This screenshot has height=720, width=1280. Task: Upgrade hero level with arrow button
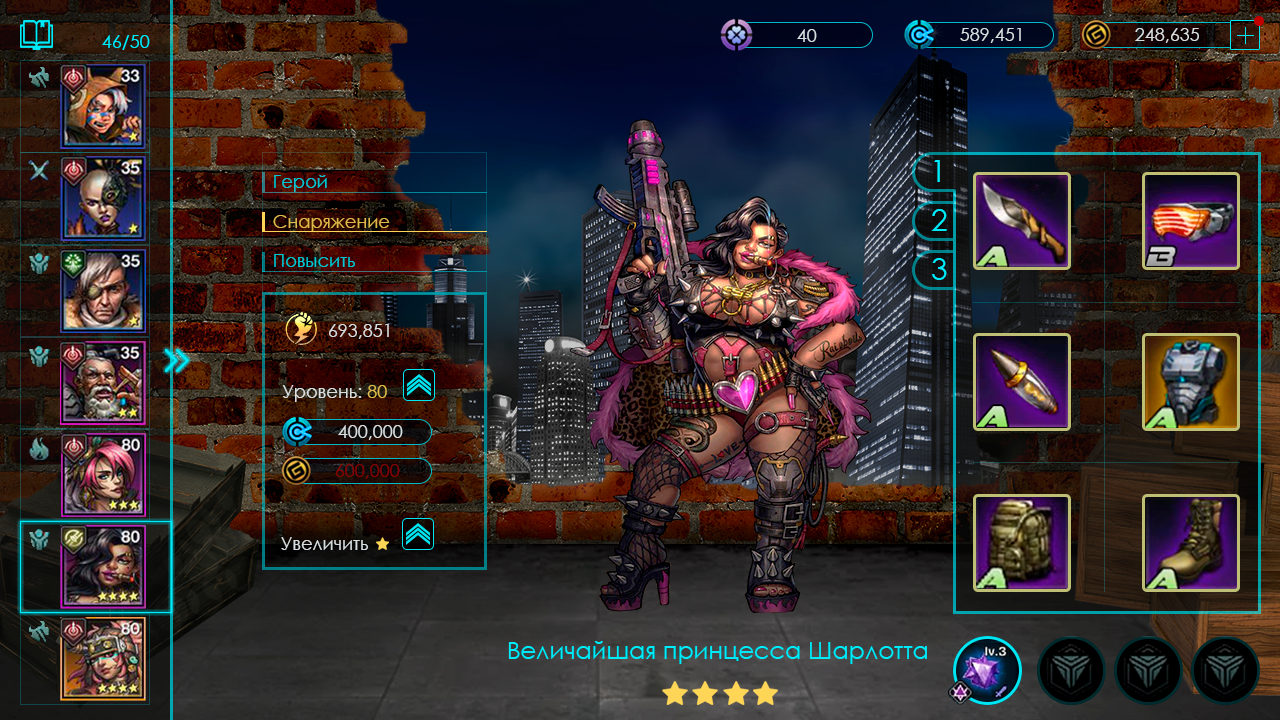(418, 385)
